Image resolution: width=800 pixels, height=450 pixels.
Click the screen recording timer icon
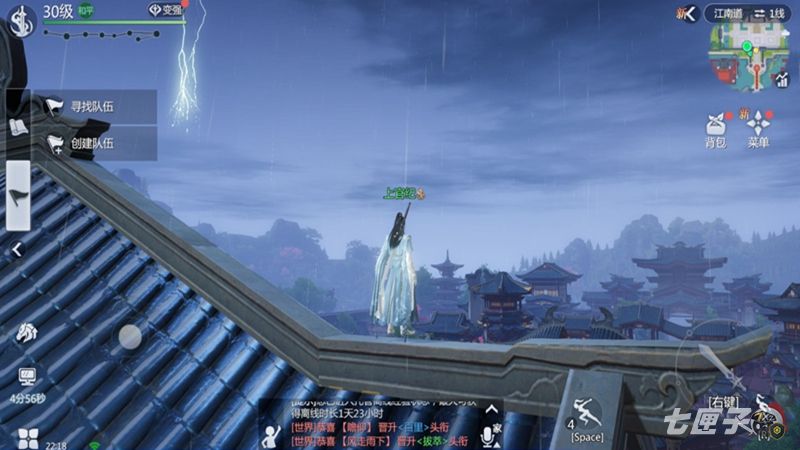27,378
